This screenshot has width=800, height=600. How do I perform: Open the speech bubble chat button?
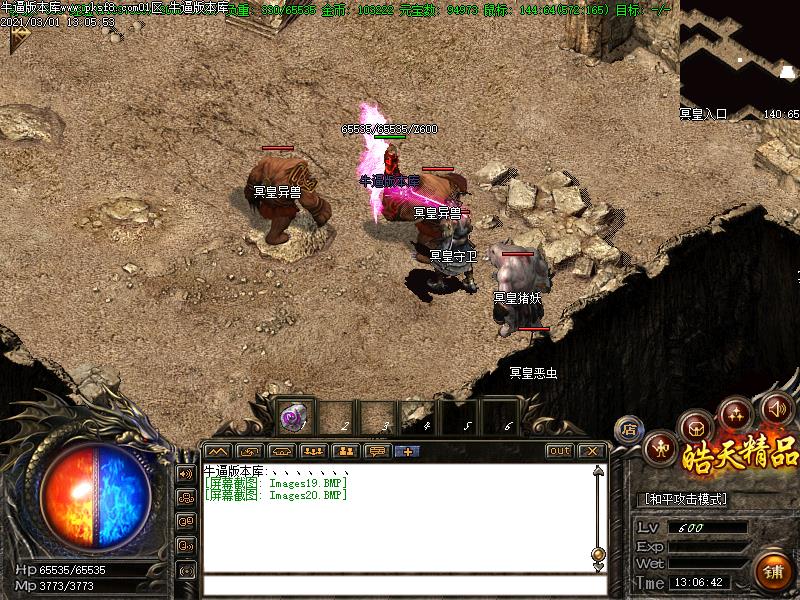click(x=377, y=451)
